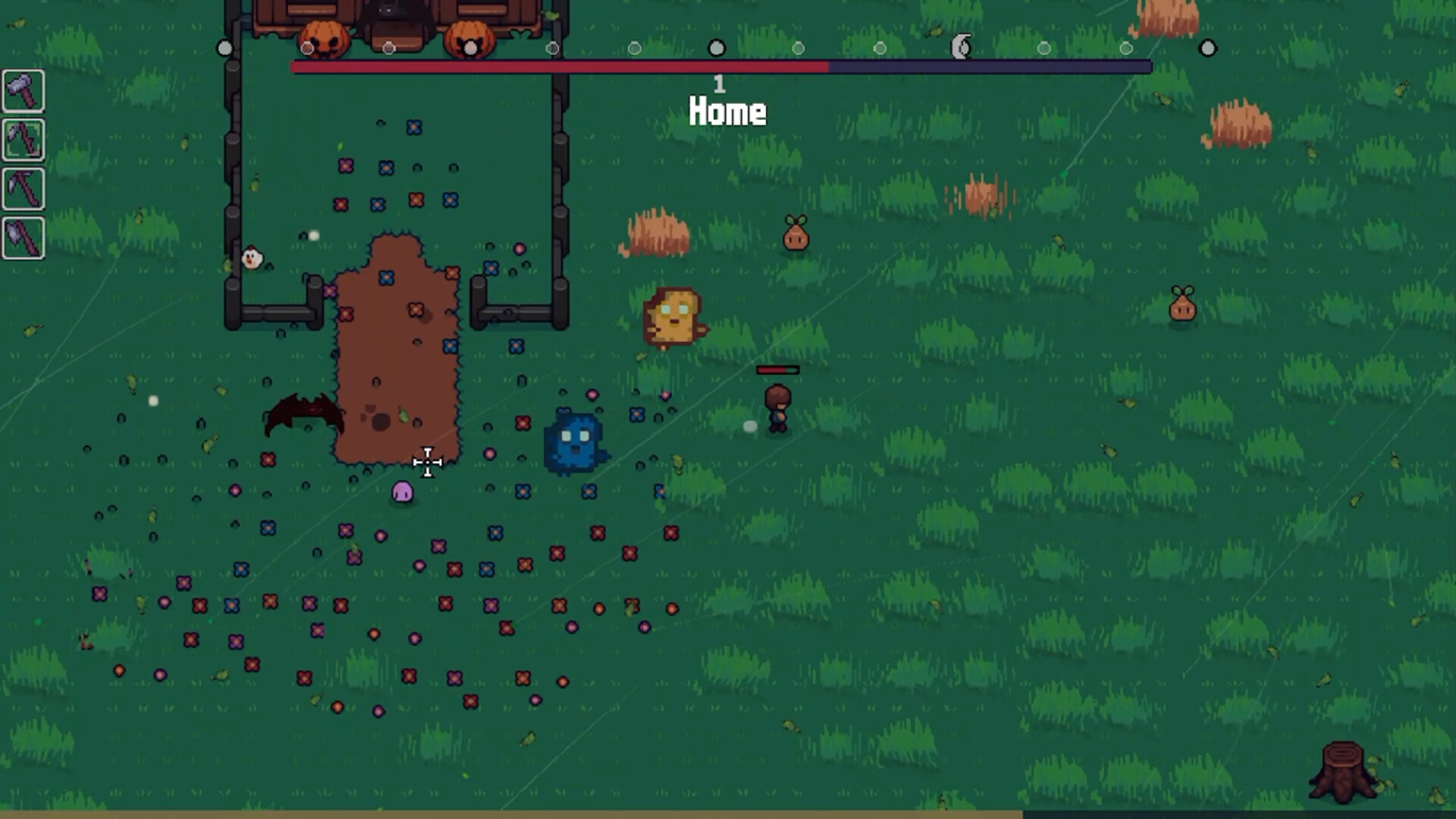Click the Home base label

726,112
